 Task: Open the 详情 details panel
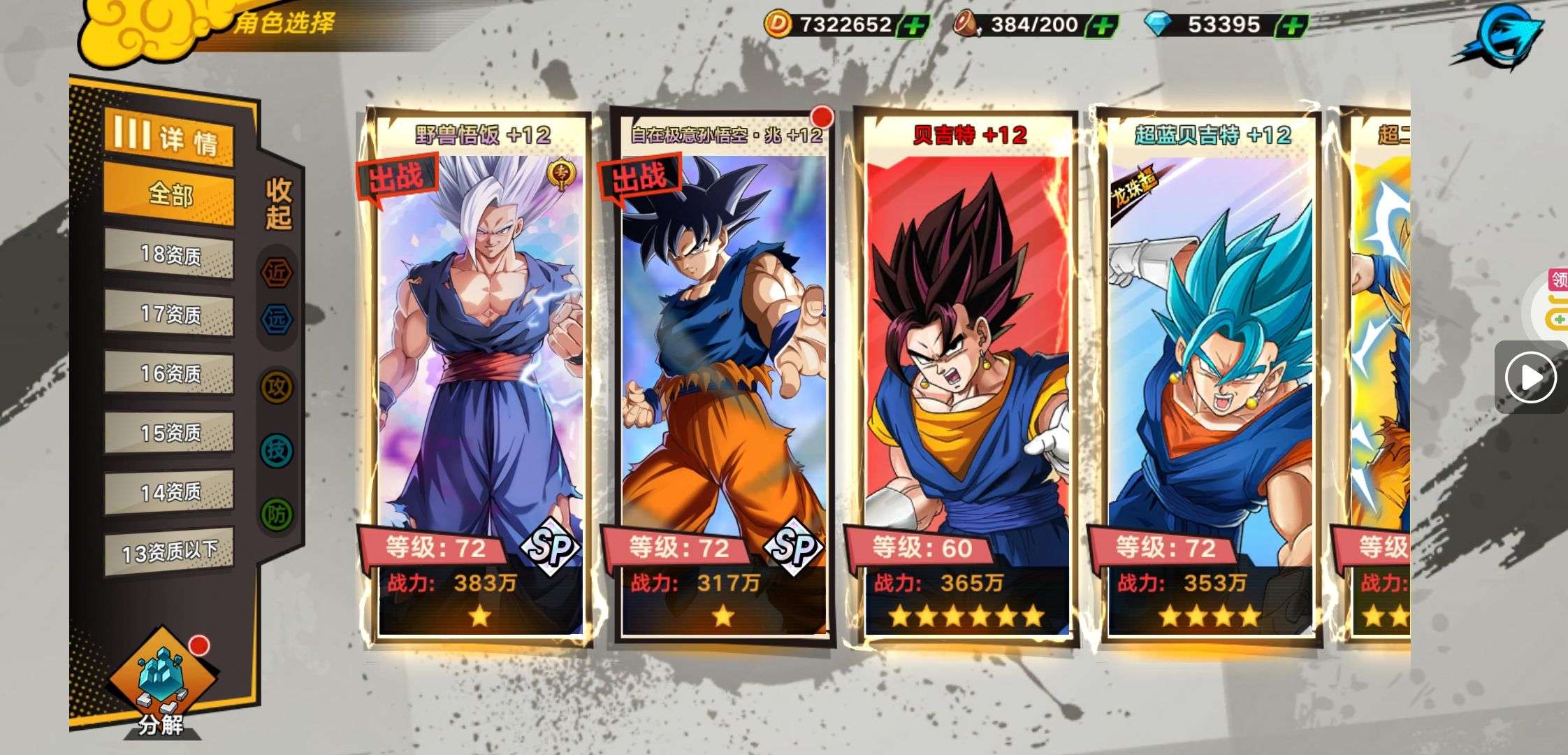coord(169,137)
